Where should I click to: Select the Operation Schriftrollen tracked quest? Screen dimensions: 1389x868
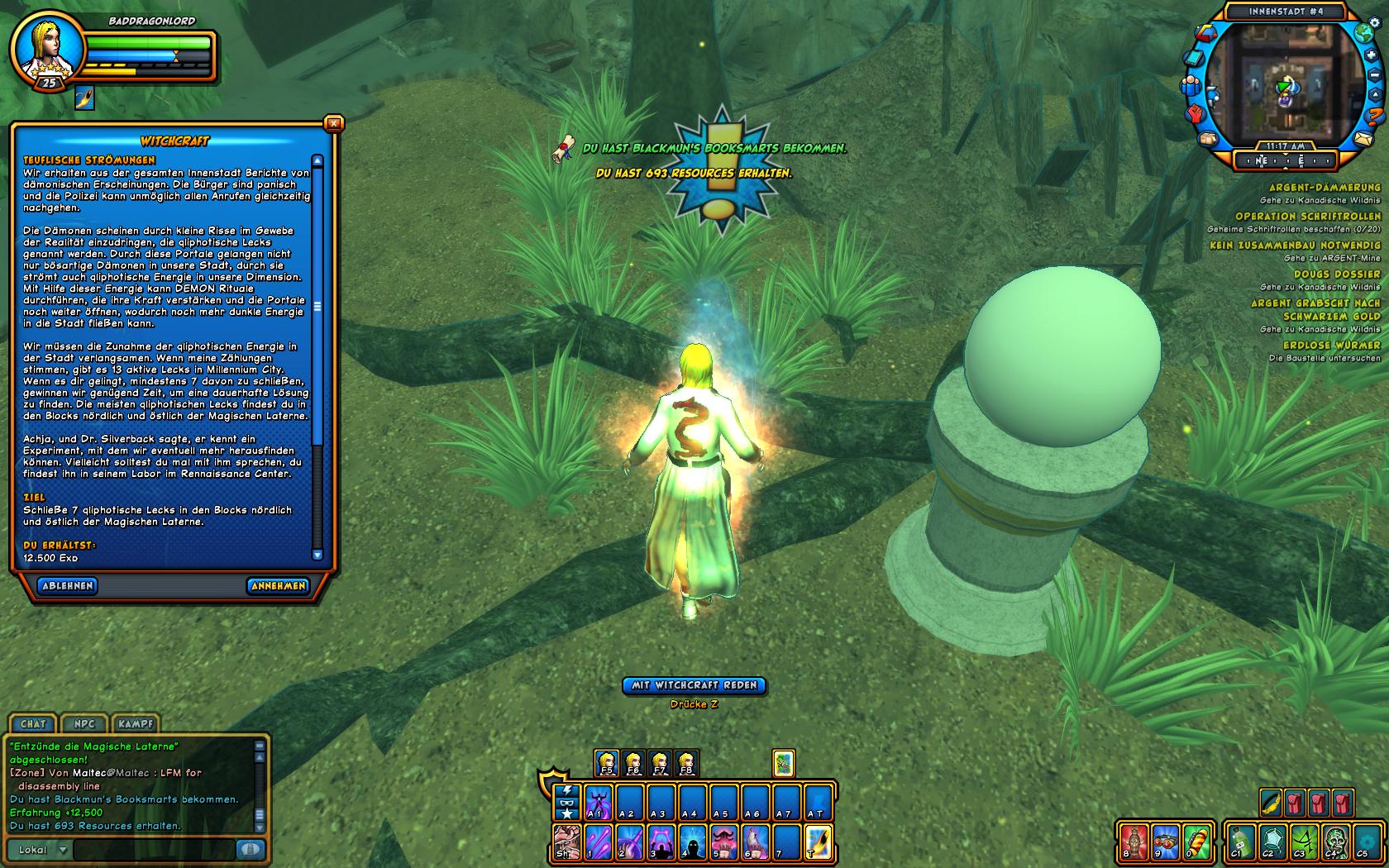1308,217
